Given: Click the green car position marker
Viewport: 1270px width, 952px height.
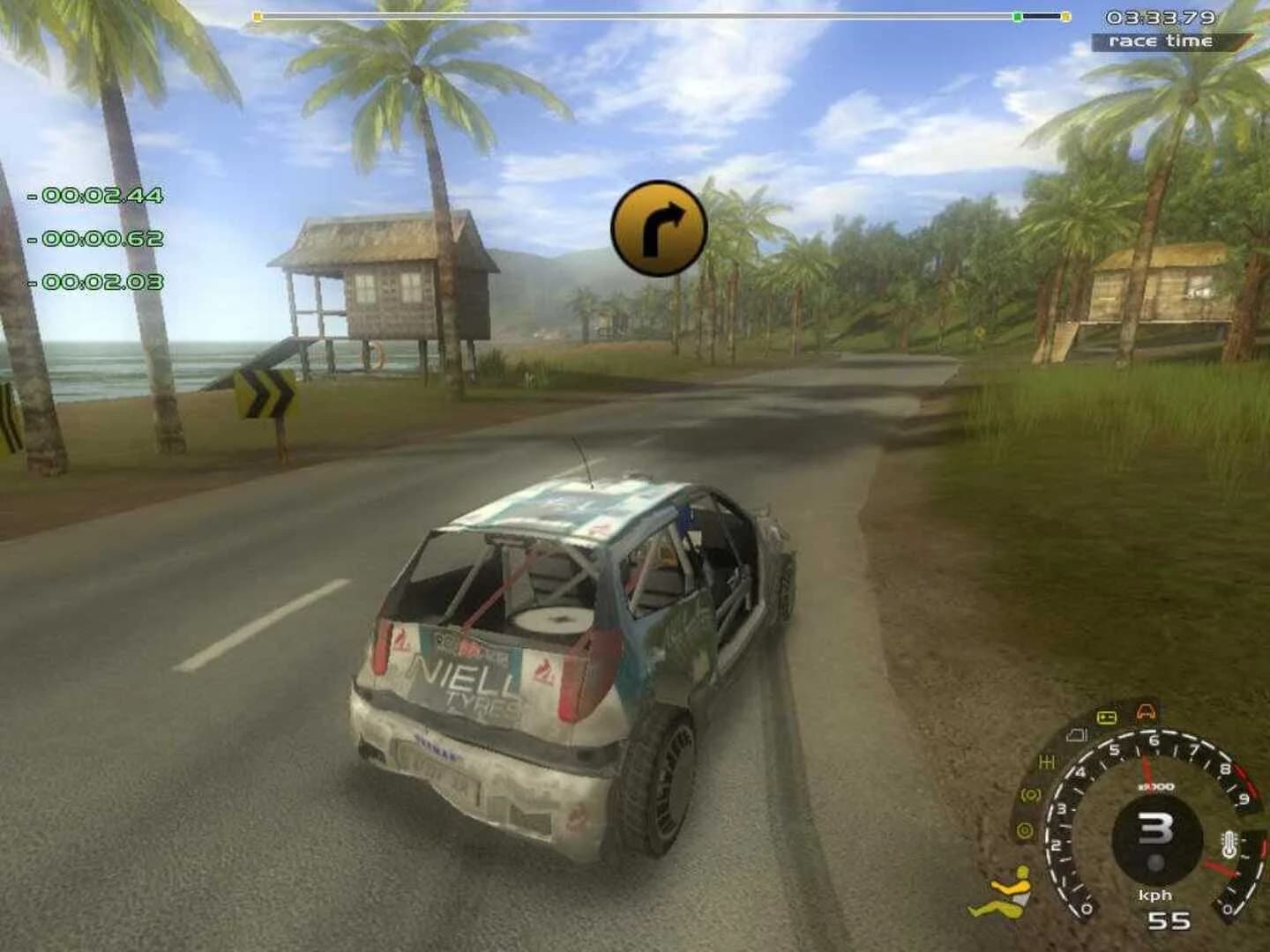Looking at the screenshot, I should coord(1018,15).
